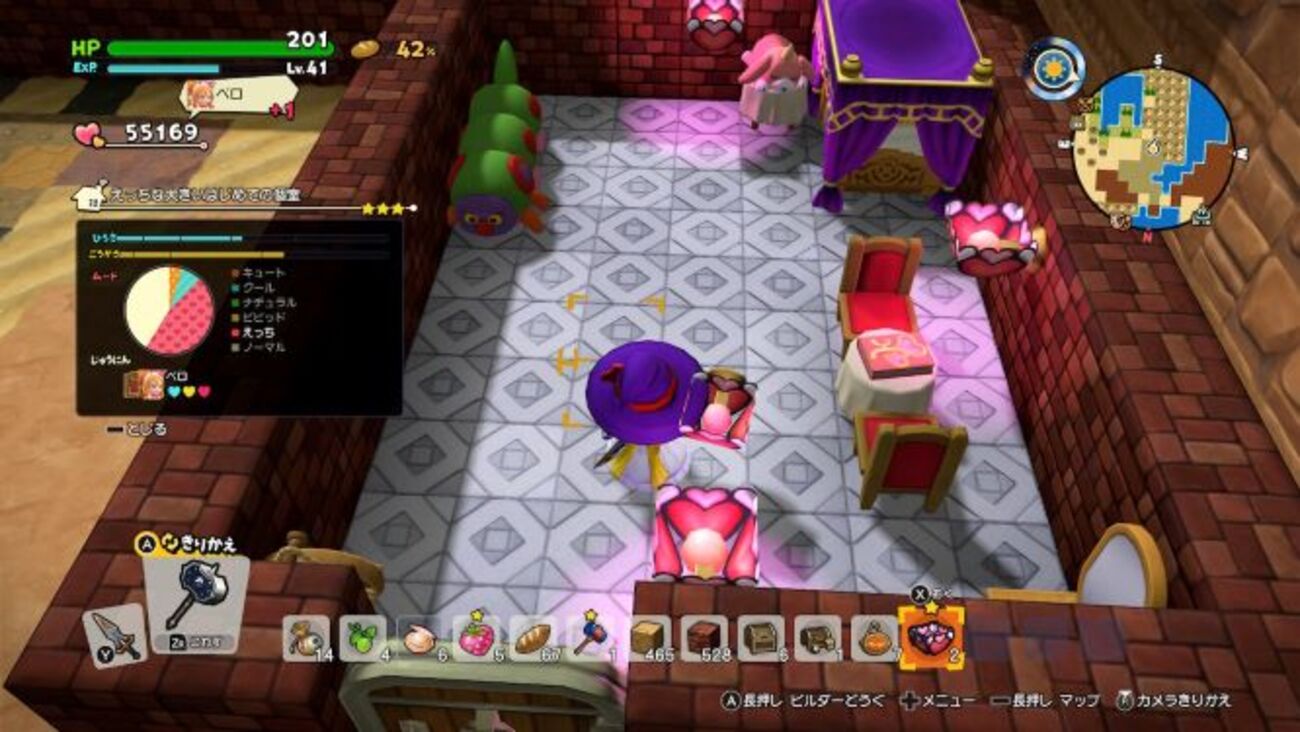Viewport: 1300px width, 732px height.
Task: Select the hammer tool slot
Action: [x=195, y=603]
